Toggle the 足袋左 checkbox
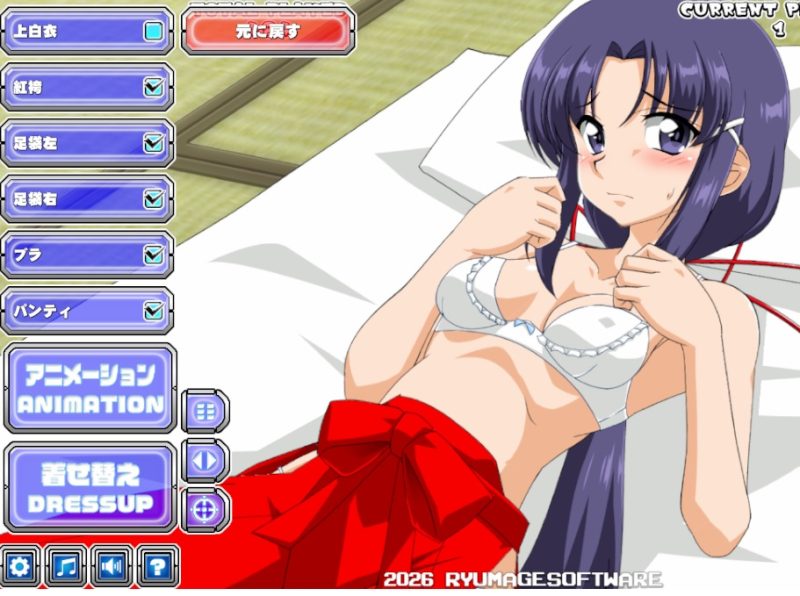Image resolution: width=800 pixels, height=596 pixels. (153, 144)
